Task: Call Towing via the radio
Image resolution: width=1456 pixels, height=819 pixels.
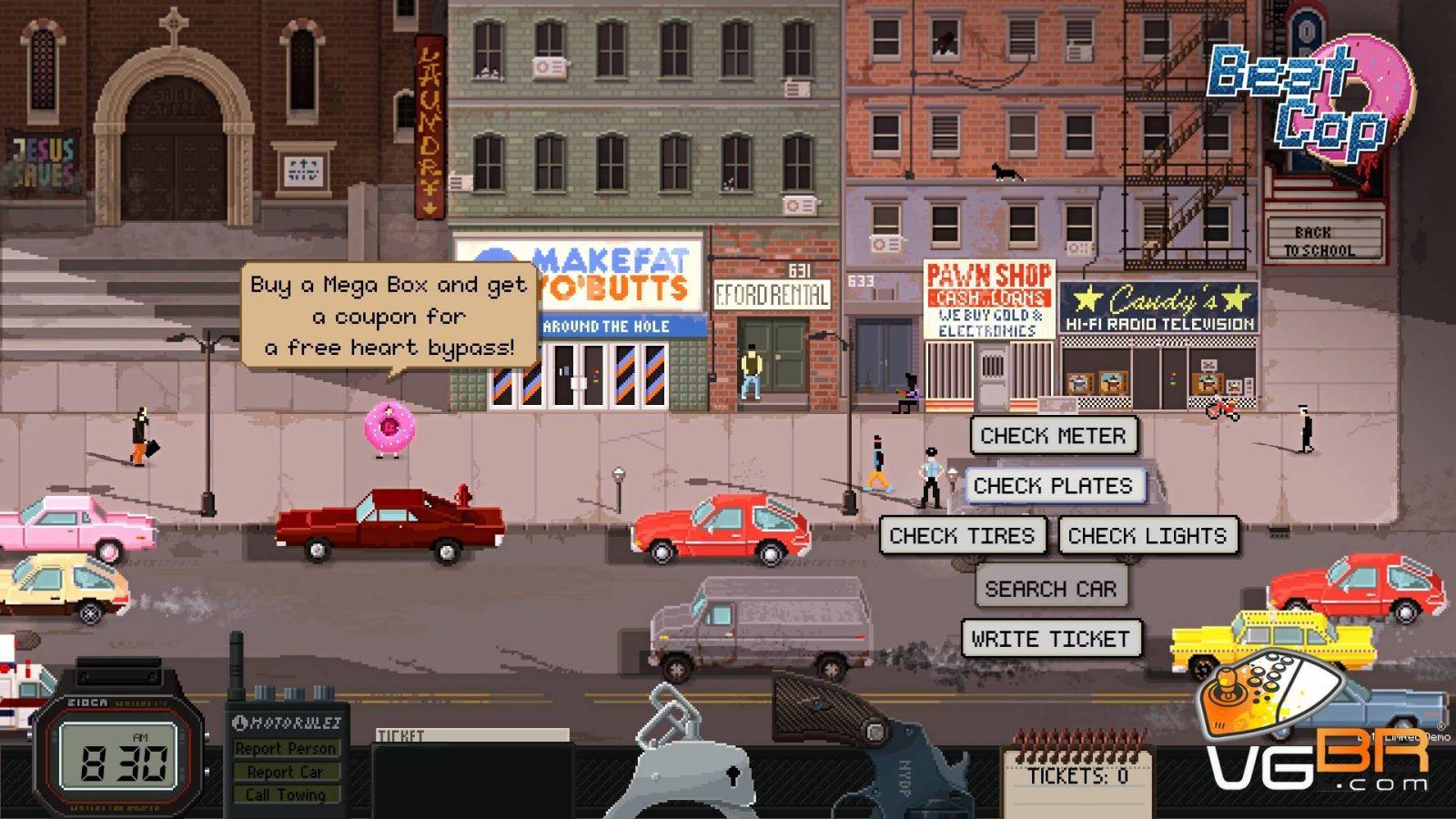Action: (286, 794)
